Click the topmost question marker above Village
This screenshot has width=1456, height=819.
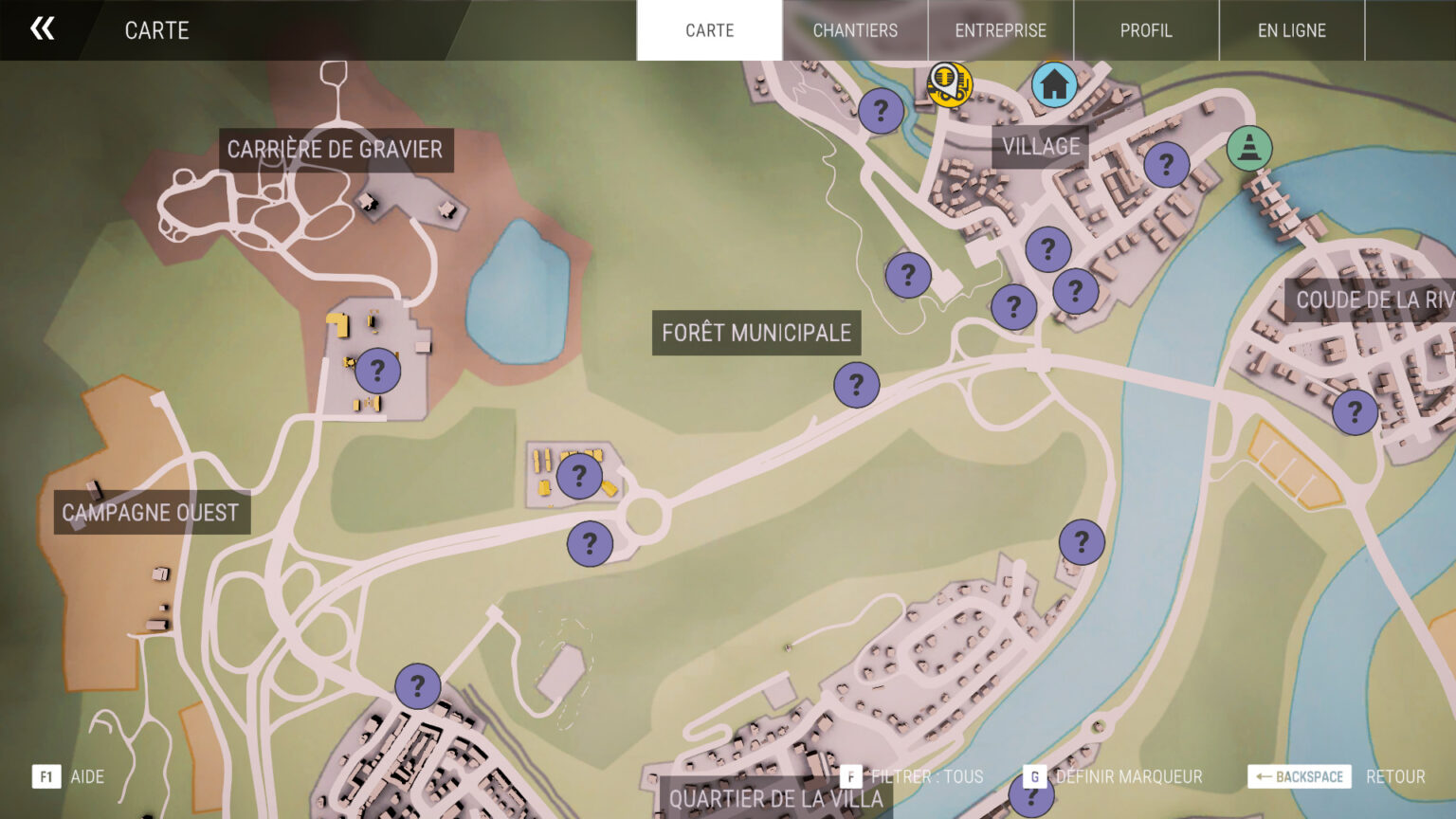pyautogui.click(x=882, y=112)
